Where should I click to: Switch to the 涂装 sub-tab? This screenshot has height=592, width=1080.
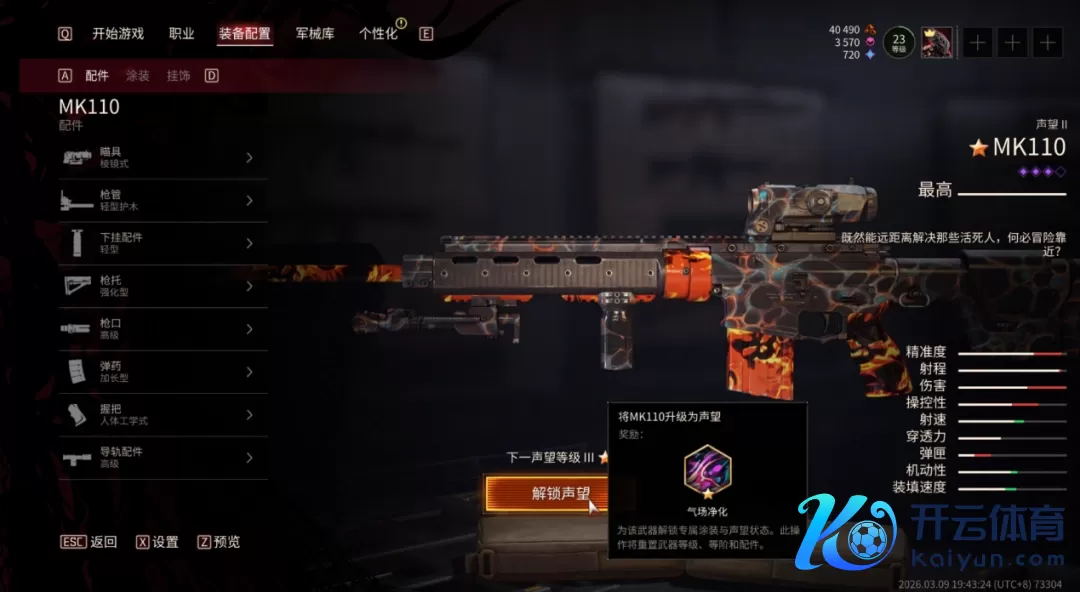coord(138,76)
